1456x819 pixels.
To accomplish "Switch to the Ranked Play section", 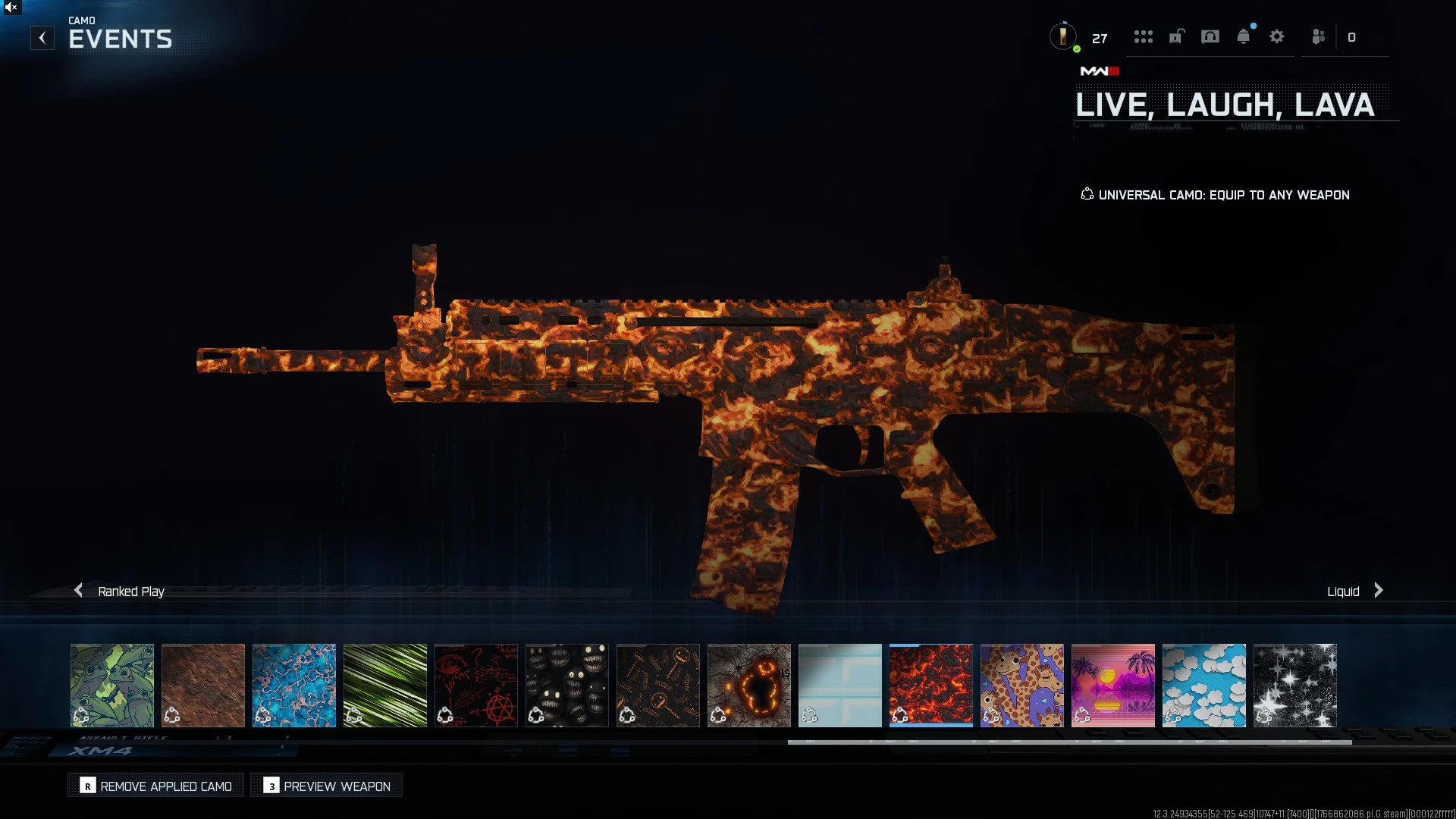I will point(130,591).
